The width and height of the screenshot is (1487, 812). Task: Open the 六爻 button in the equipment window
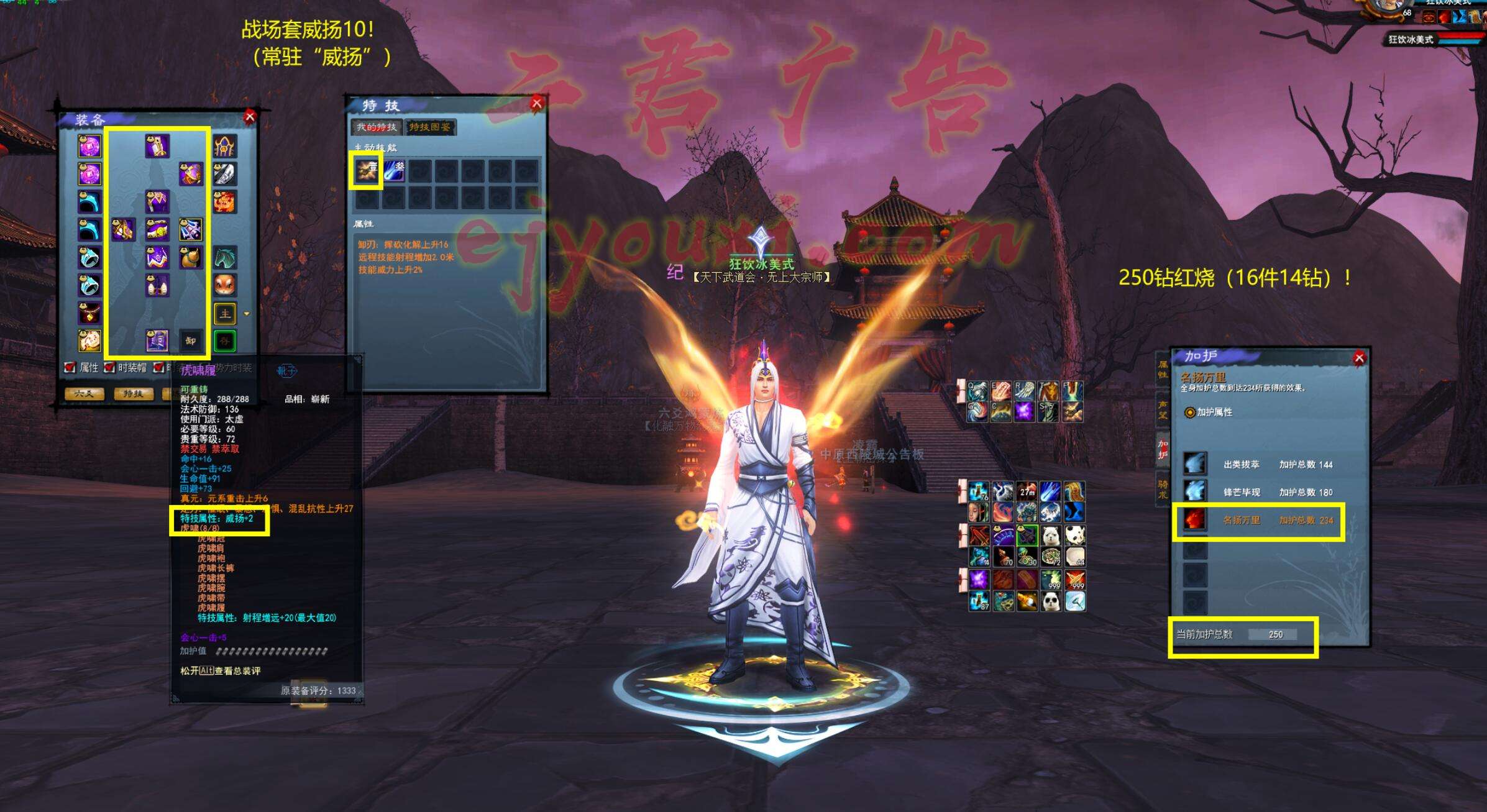coord(84,393)
